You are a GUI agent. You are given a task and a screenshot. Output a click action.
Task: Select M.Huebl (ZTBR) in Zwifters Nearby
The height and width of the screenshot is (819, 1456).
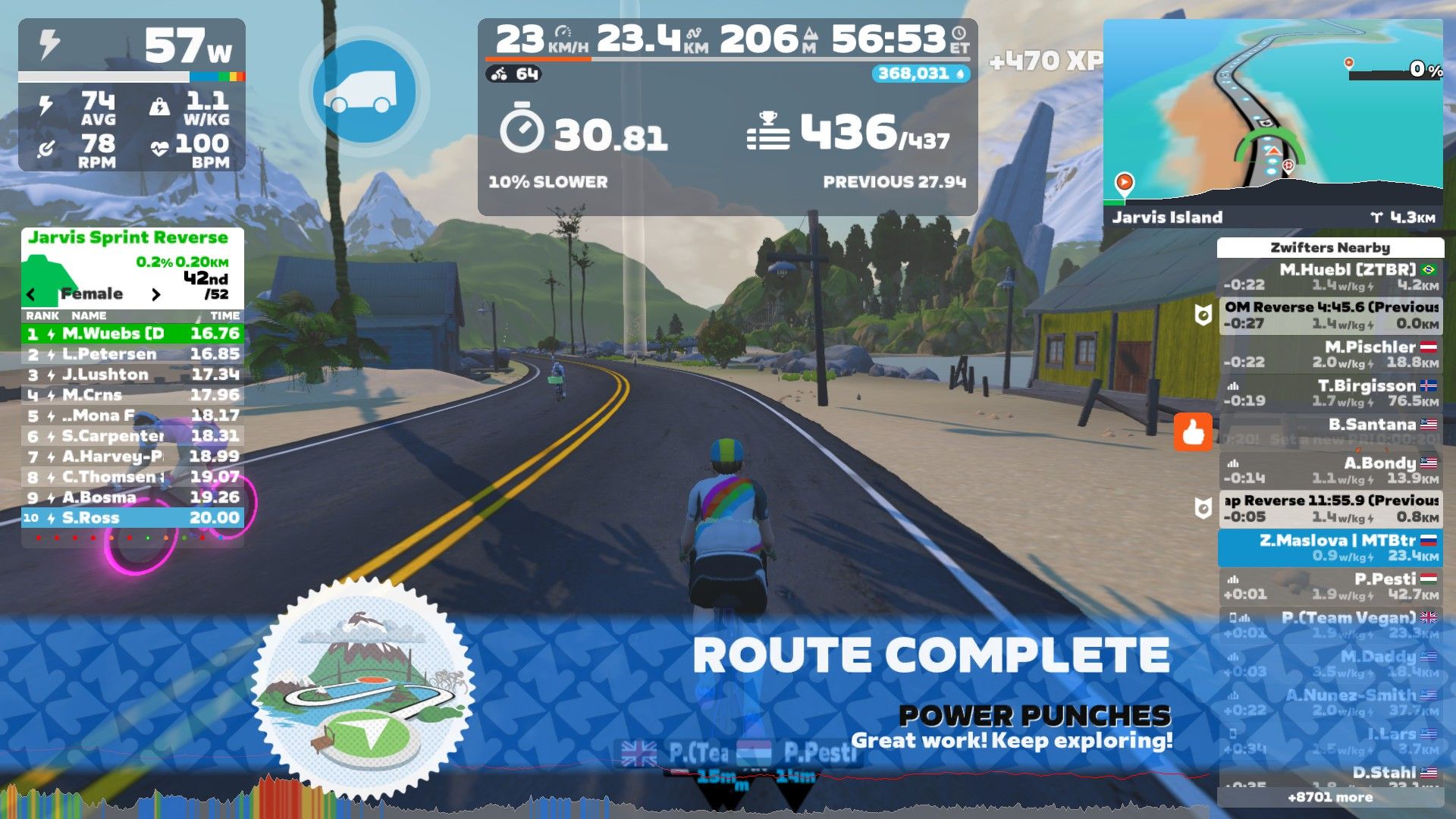coord(1330,277)
